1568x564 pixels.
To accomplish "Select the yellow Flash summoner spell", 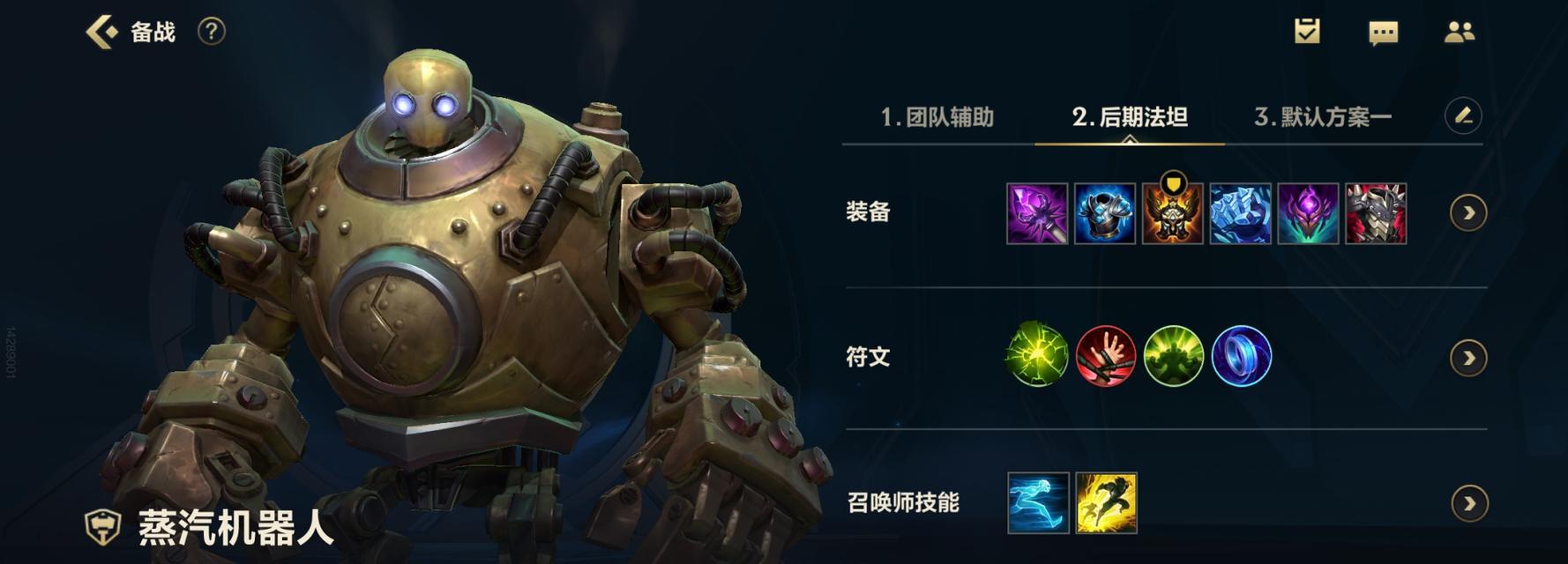I will (1106, 503).
